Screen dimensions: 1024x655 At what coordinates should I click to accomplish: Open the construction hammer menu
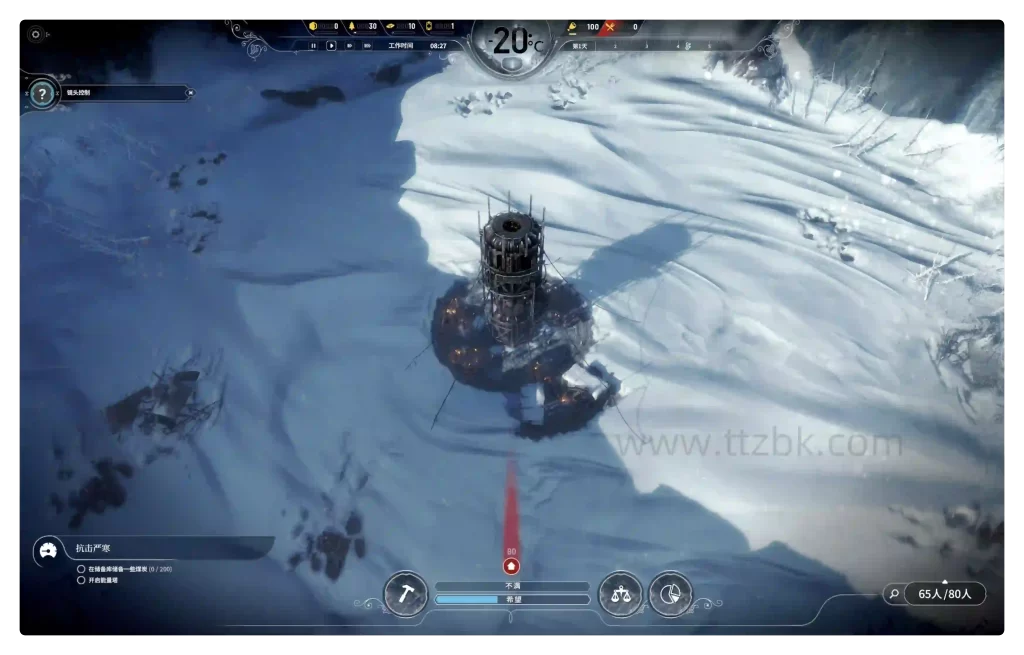[406, 594]
